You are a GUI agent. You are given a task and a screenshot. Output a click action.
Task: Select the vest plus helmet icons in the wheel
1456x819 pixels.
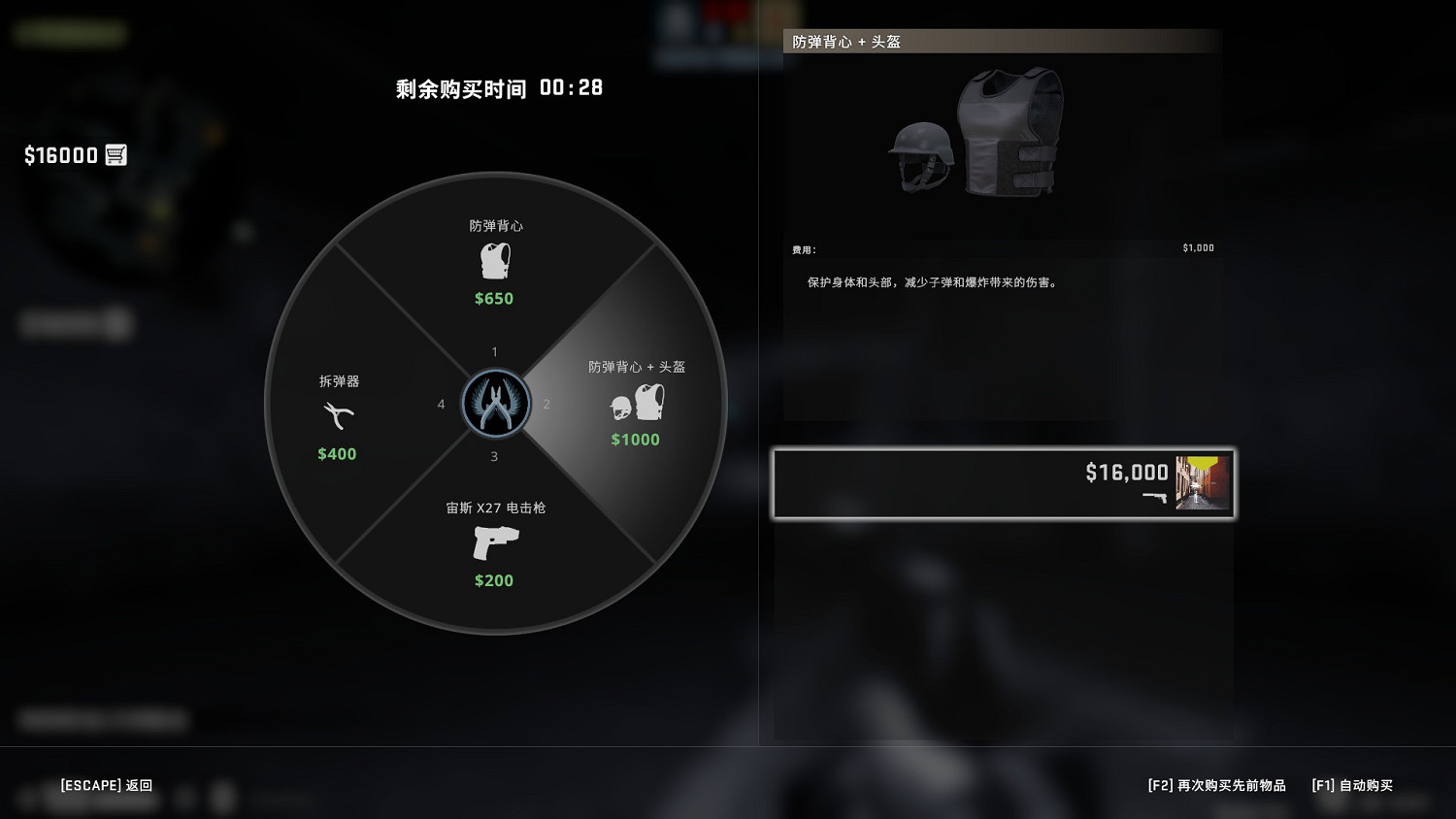pos(637,403)
